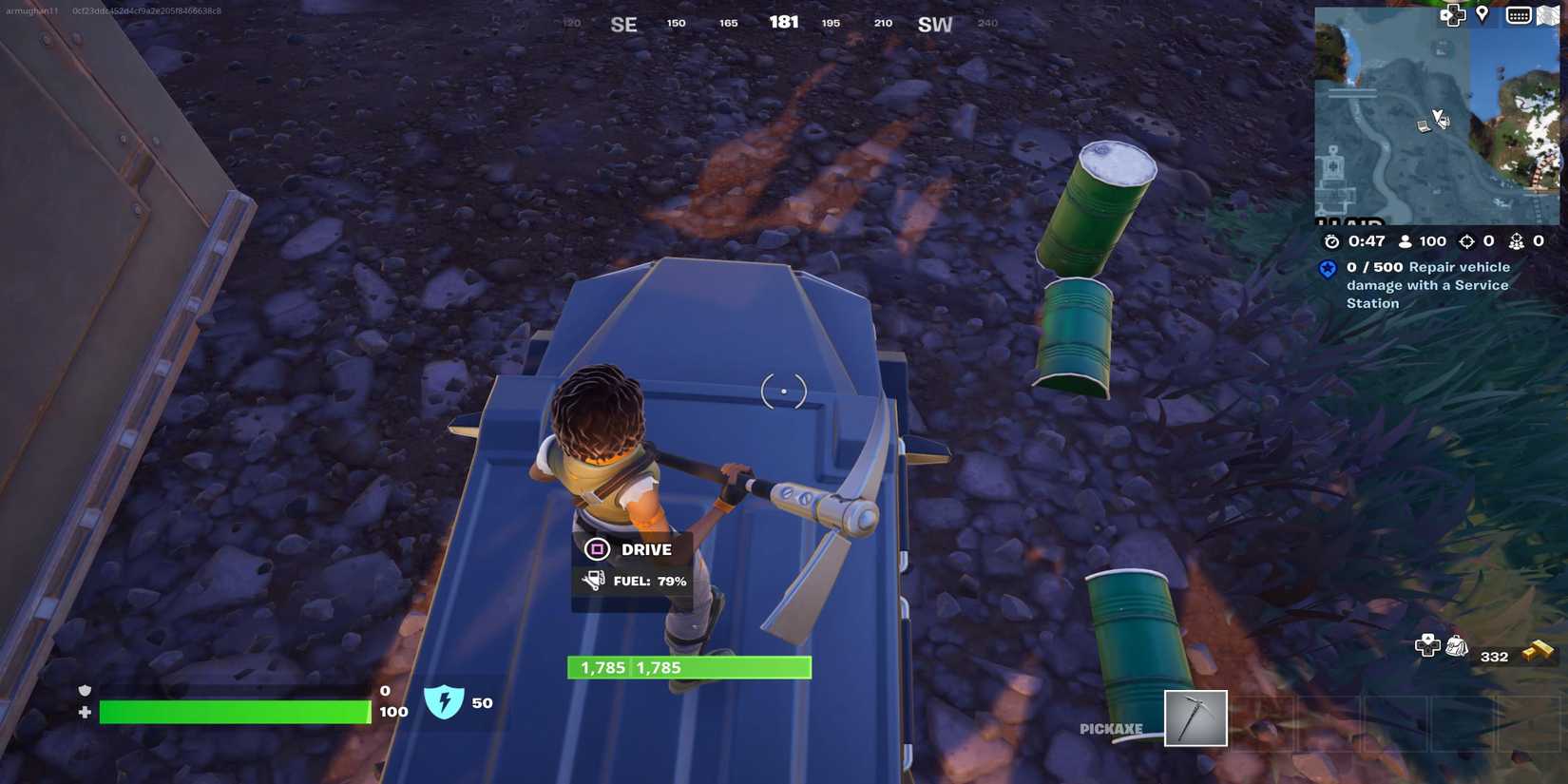Image resolution: width=1568 pixels, height=784 pixels.
Task: Click the blue quest badge icon
Action: 1327,269
